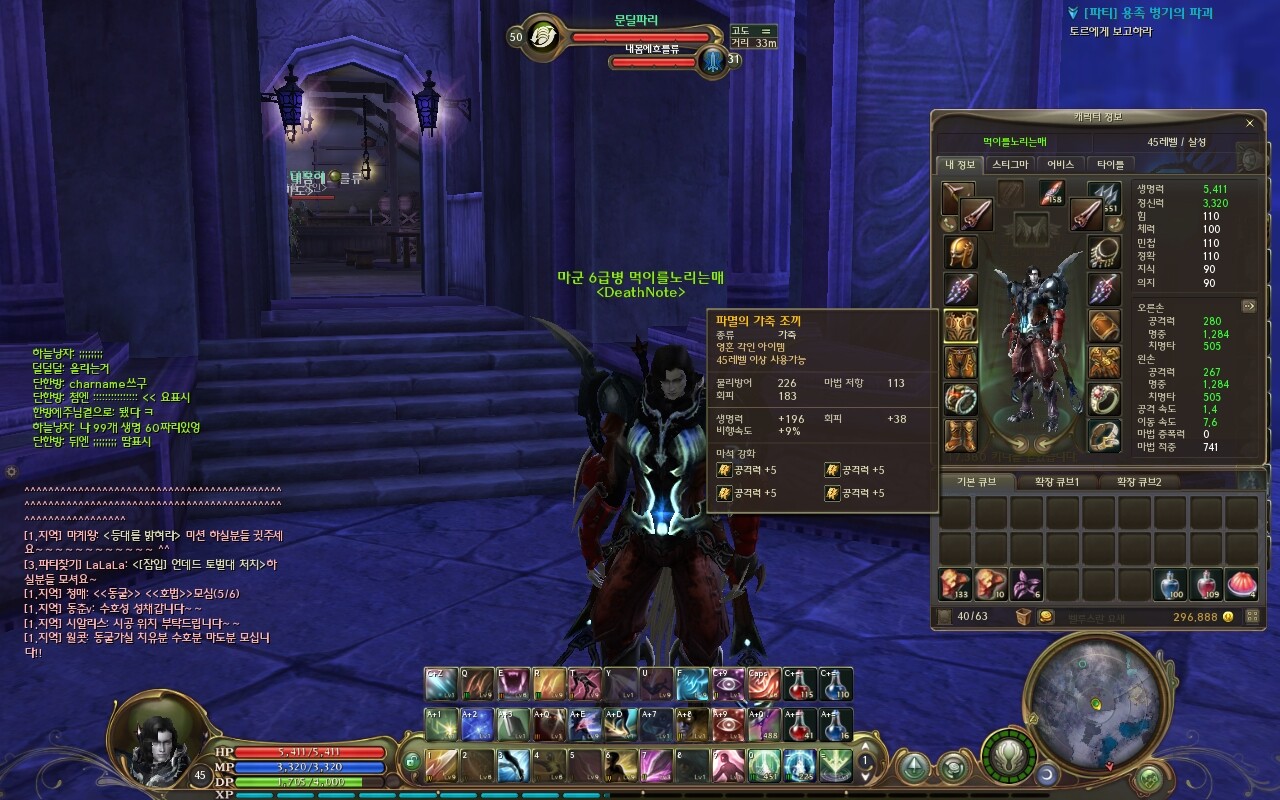This screenshot has height=800, width=1280.
Task: Select the pink shell item in inventory
Action: pos(1240,584)
